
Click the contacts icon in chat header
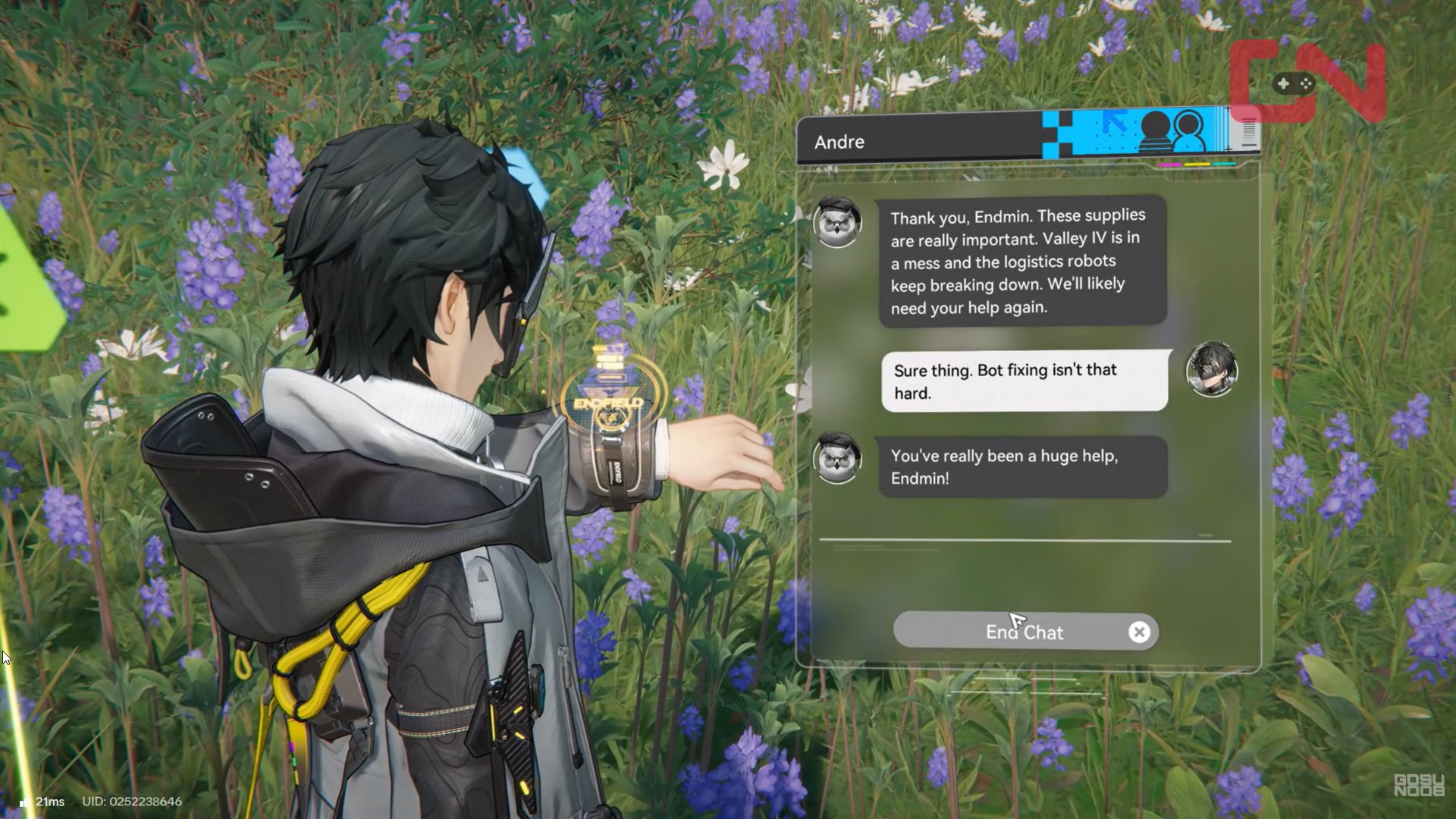[1172, 131]
